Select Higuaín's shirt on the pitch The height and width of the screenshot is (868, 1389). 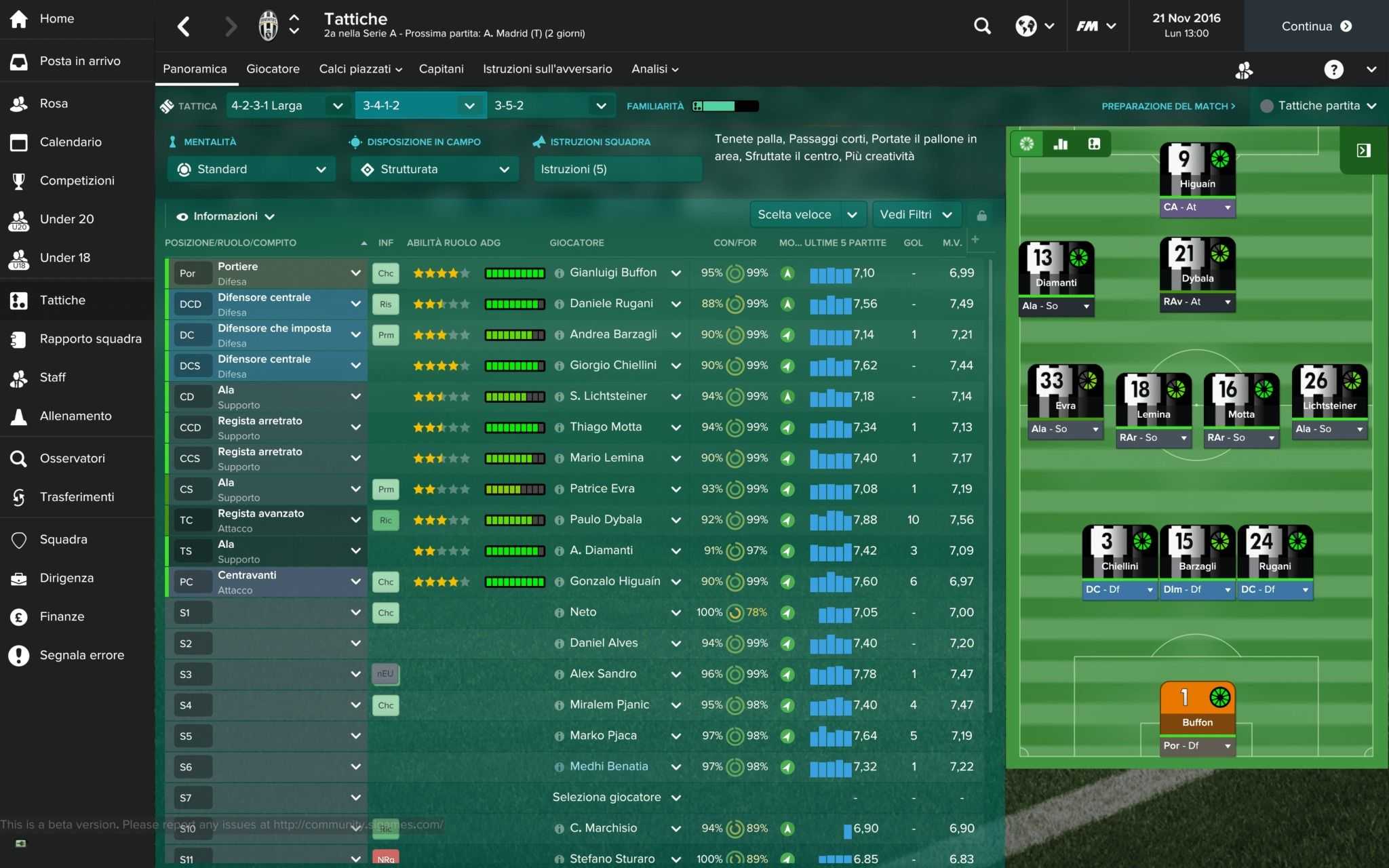coord(1197,169)
